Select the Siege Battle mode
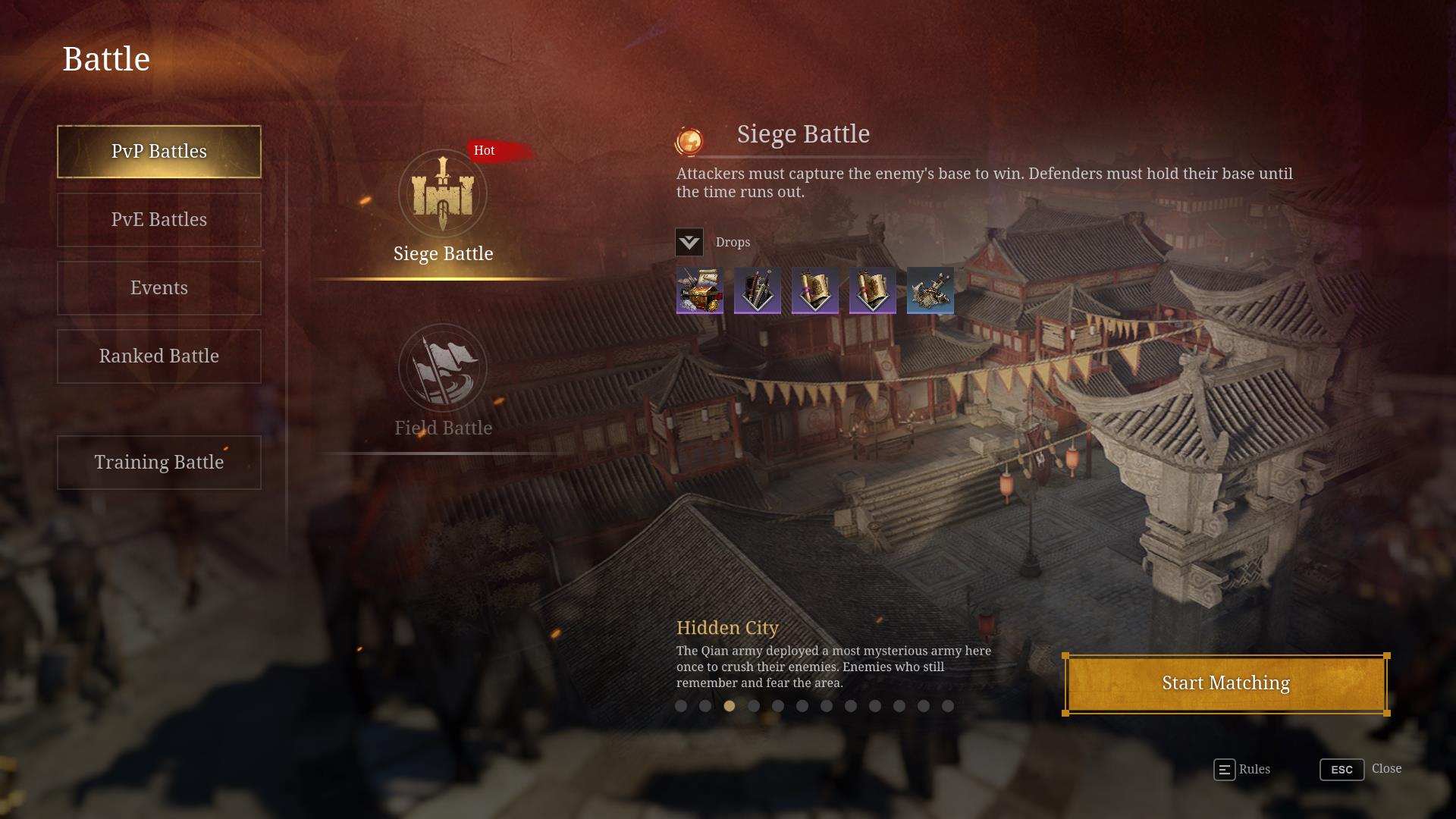This screenshot has width=1456, height=819. click(443, 206)
